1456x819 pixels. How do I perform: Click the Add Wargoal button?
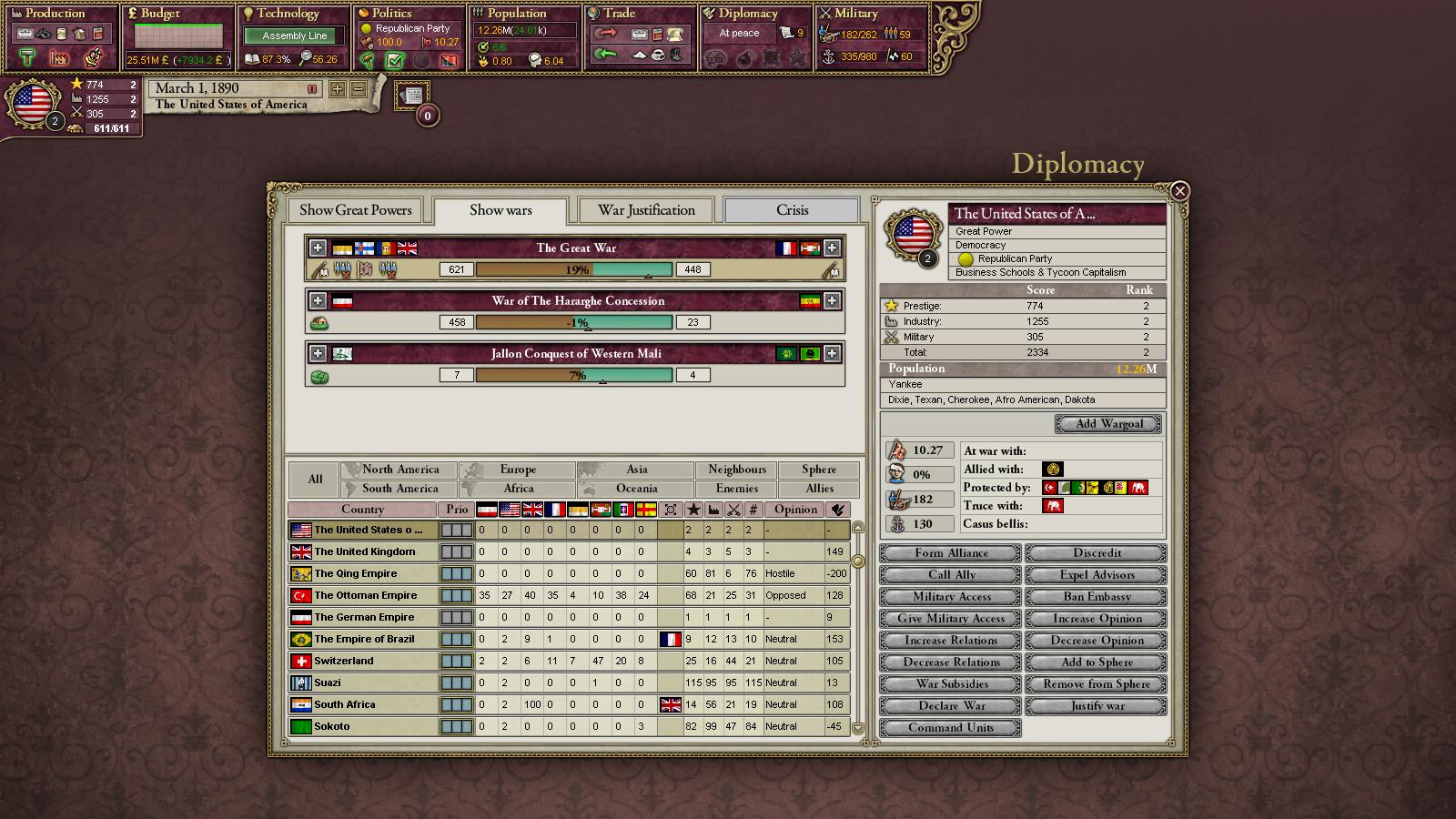coord(1108,424)
